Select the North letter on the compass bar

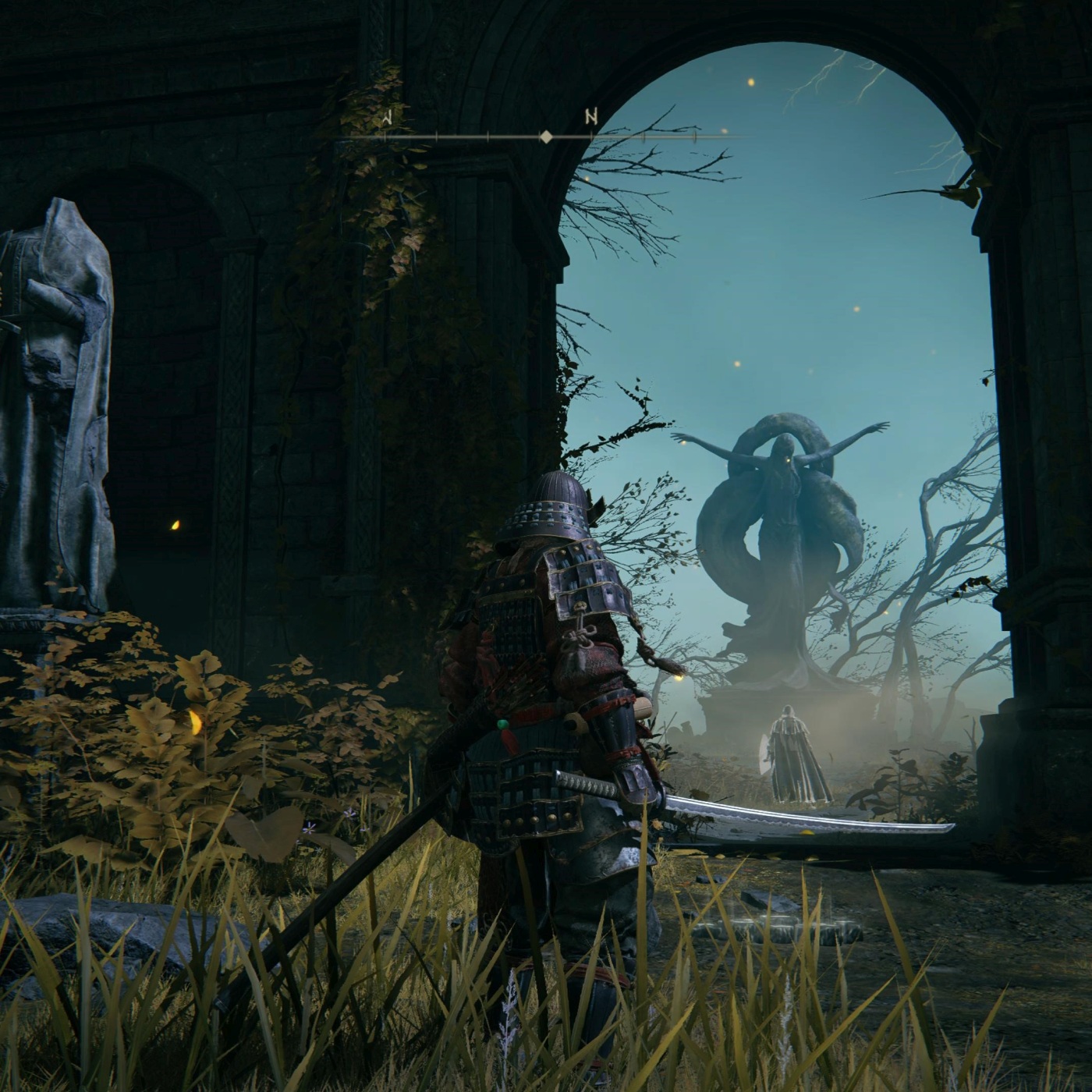[x=591, y=117]
